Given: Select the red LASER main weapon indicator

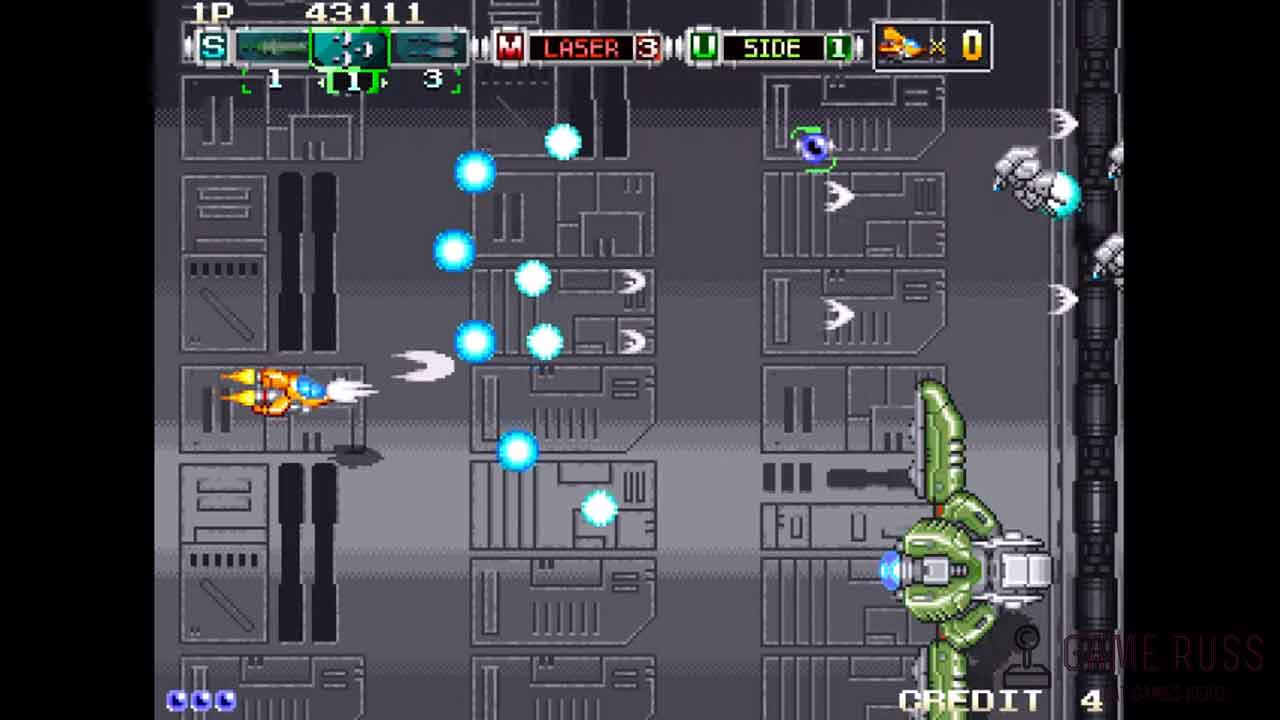Looking at the screenshot, I should click(581, 48).
